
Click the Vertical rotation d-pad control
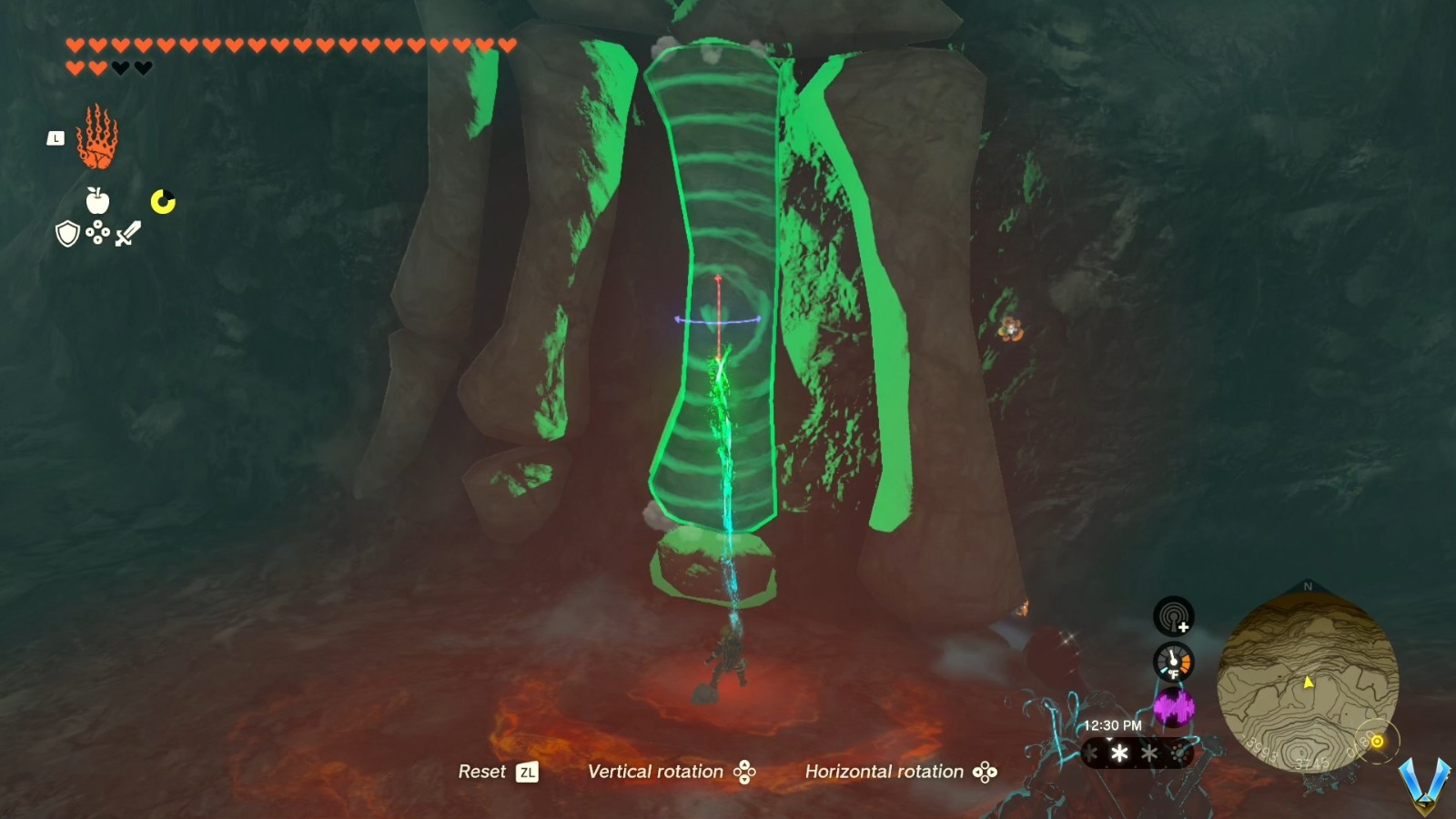pos(744,772)
